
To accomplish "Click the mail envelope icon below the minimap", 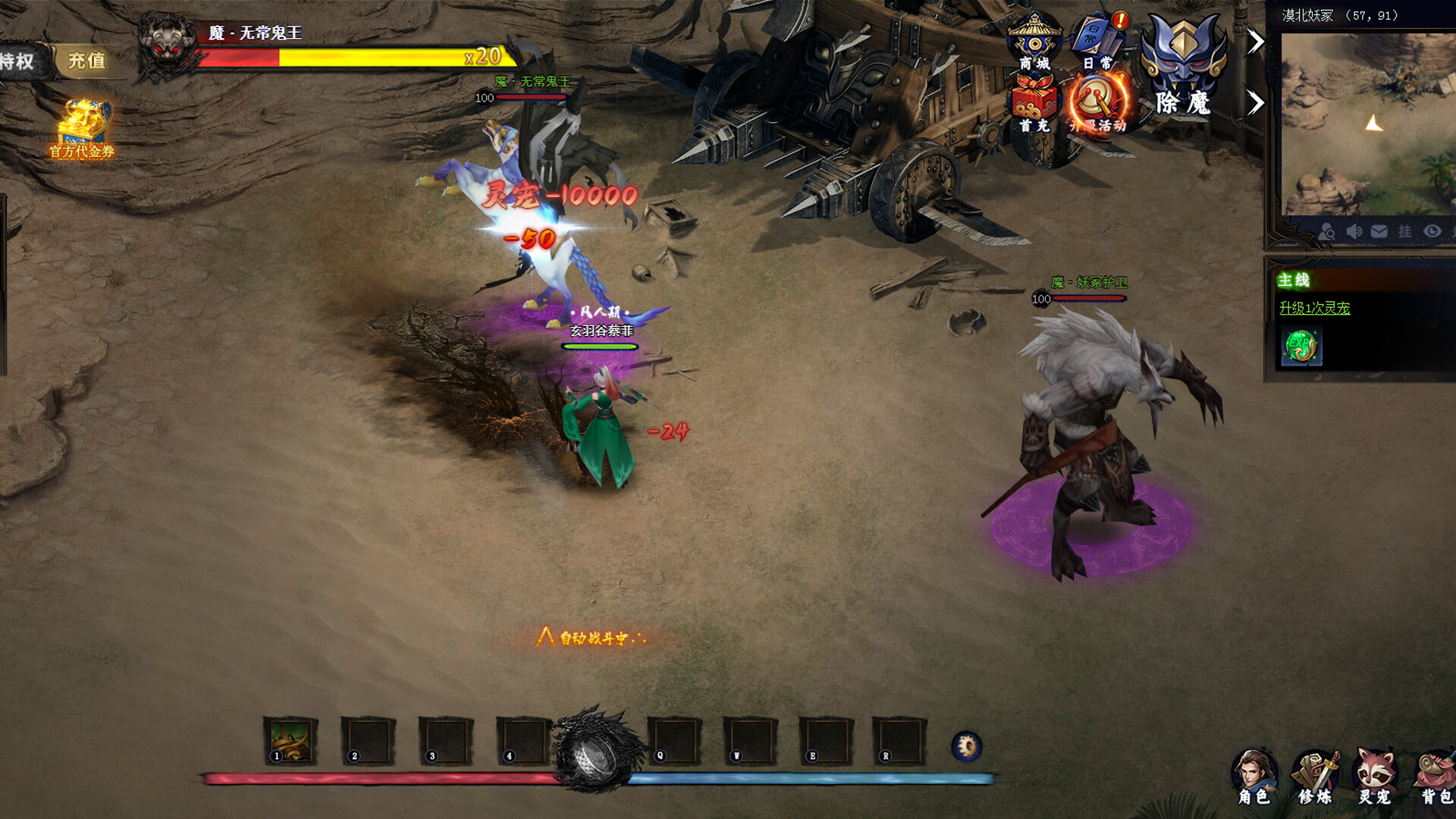I will click(1379, 231).
